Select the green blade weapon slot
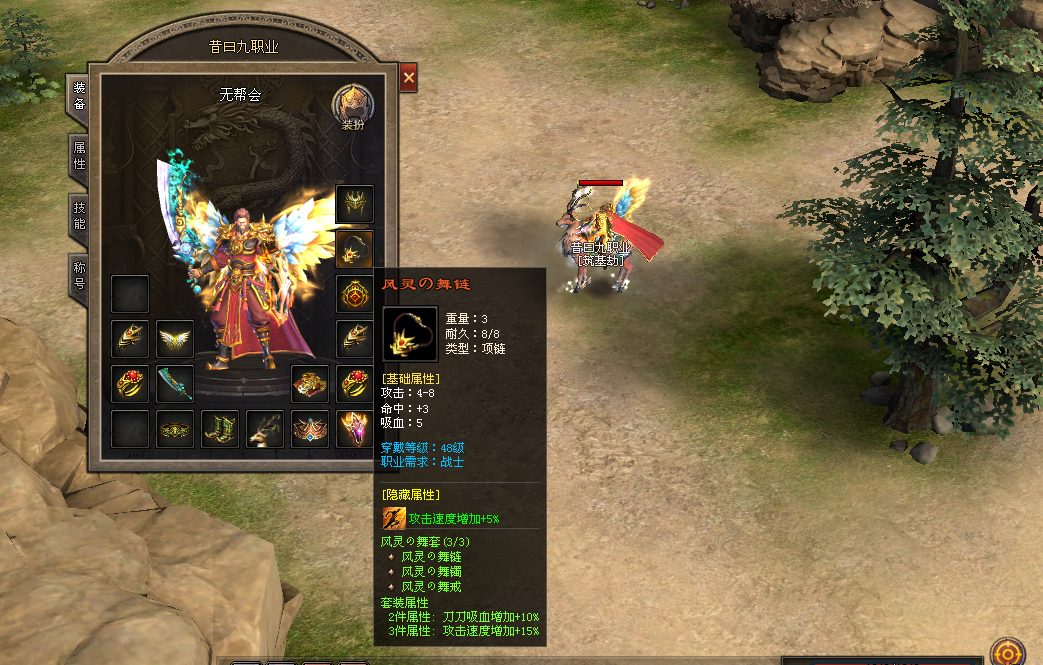 (175, 384)
